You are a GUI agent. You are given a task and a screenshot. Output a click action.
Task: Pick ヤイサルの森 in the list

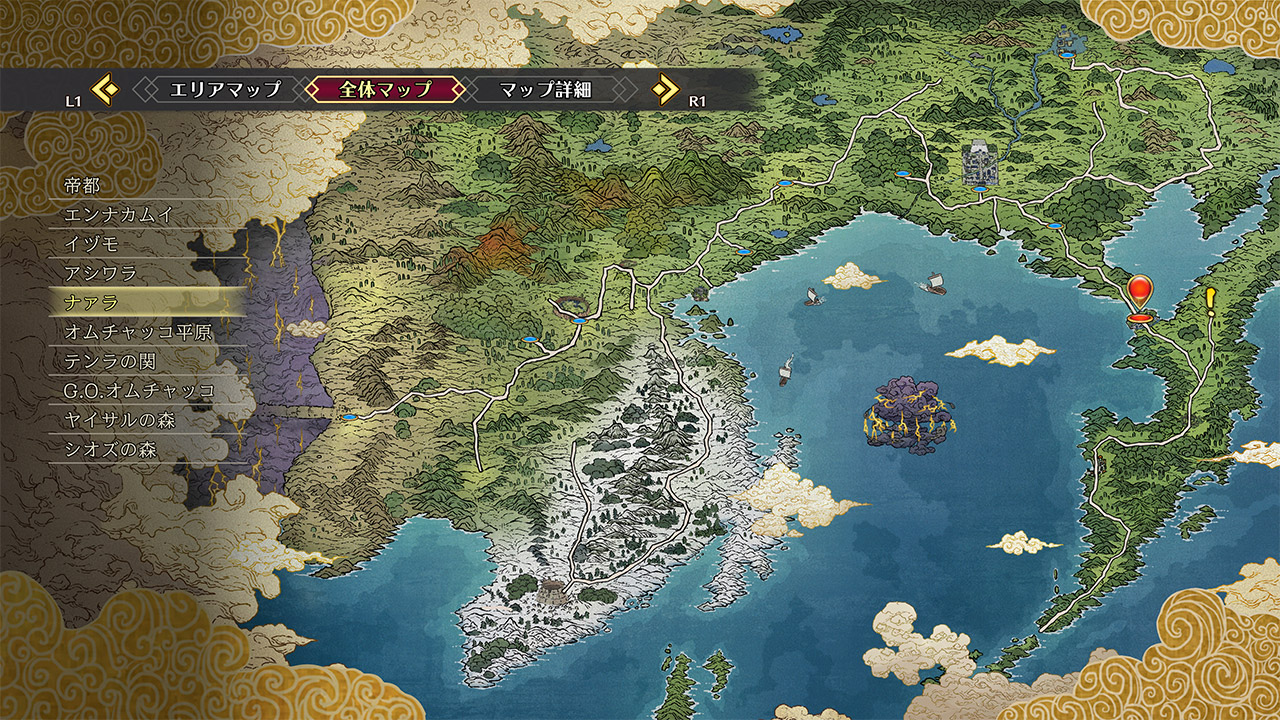pyautogui.click(x=119, y=420)
